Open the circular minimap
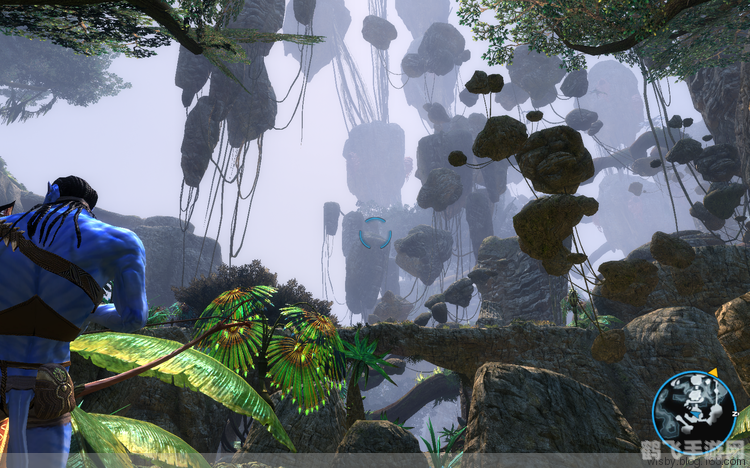 694,412
